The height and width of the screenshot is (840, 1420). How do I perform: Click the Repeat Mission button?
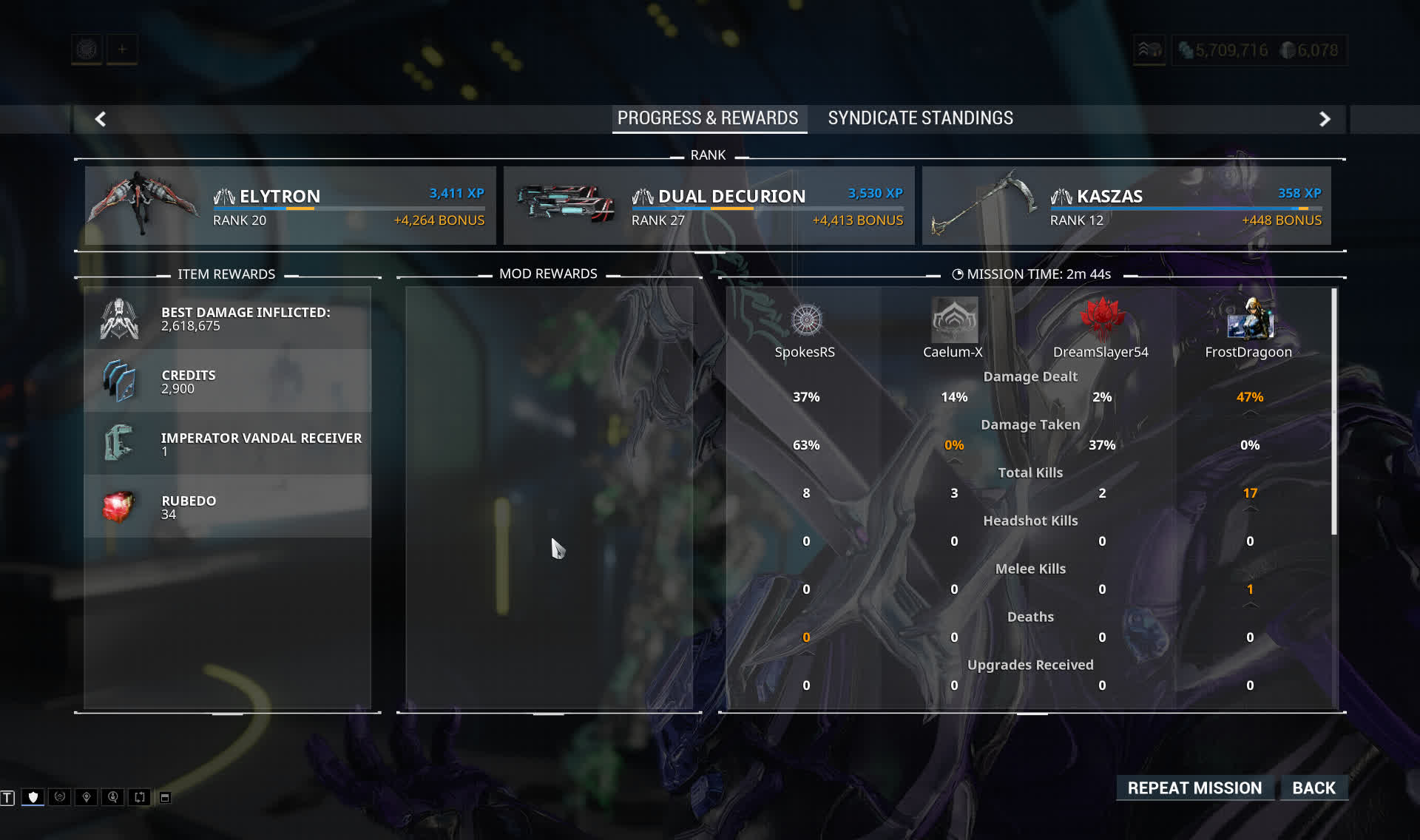1194,788
